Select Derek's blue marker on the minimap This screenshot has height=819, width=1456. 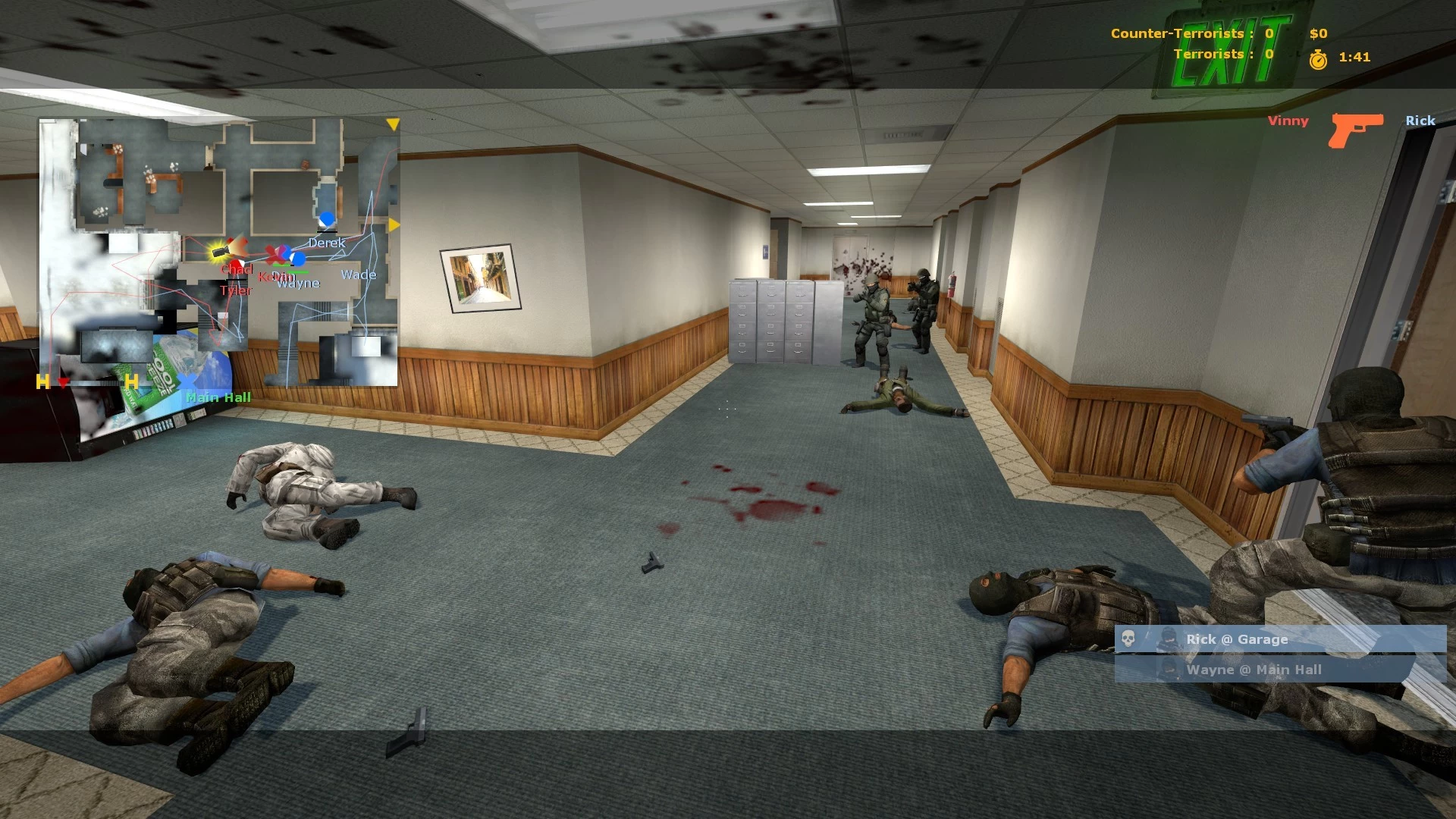327,220
